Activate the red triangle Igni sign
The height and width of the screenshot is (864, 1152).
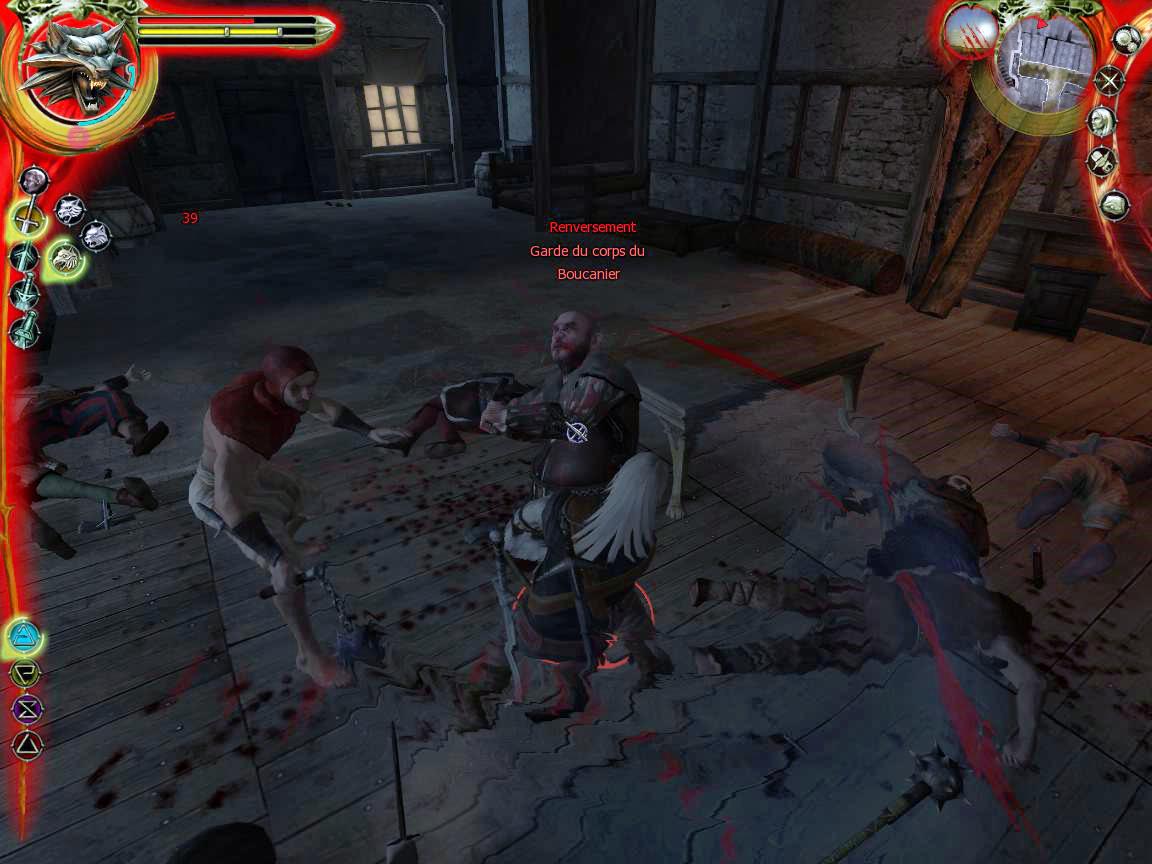pos(26,744)
